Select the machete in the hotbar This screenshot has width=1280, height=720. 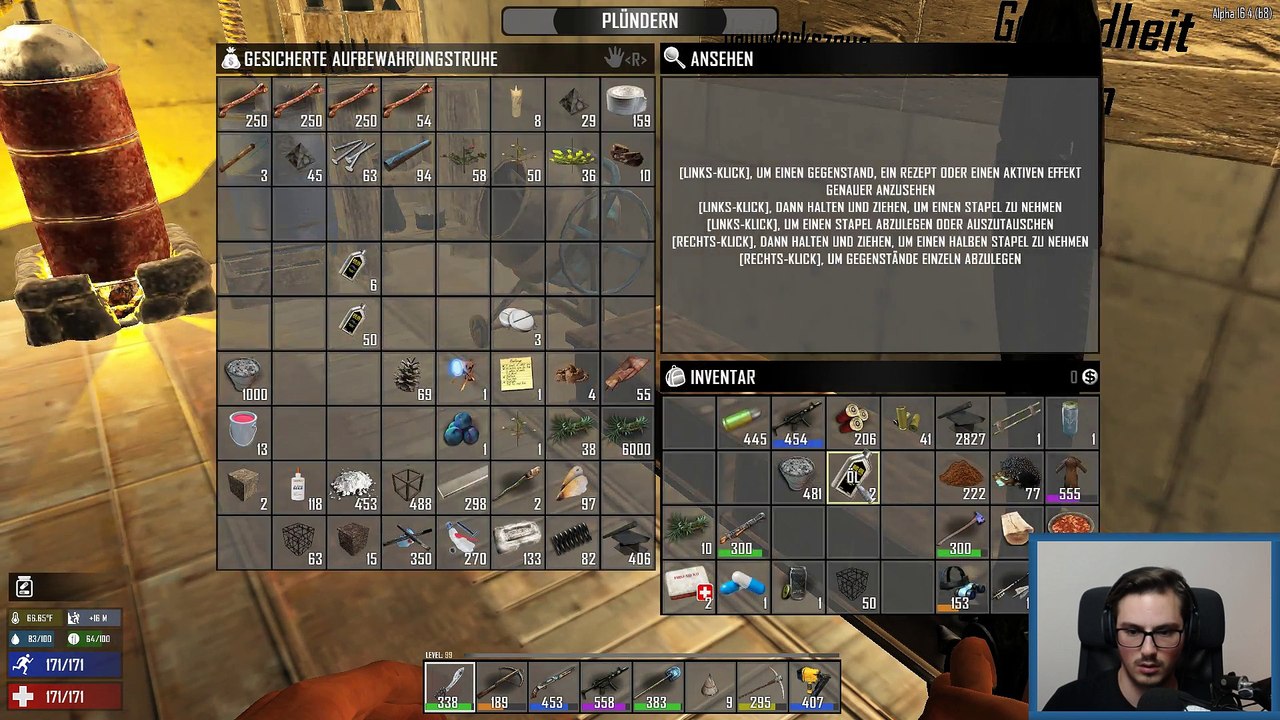pyautogui.click(x=450, y=684)
